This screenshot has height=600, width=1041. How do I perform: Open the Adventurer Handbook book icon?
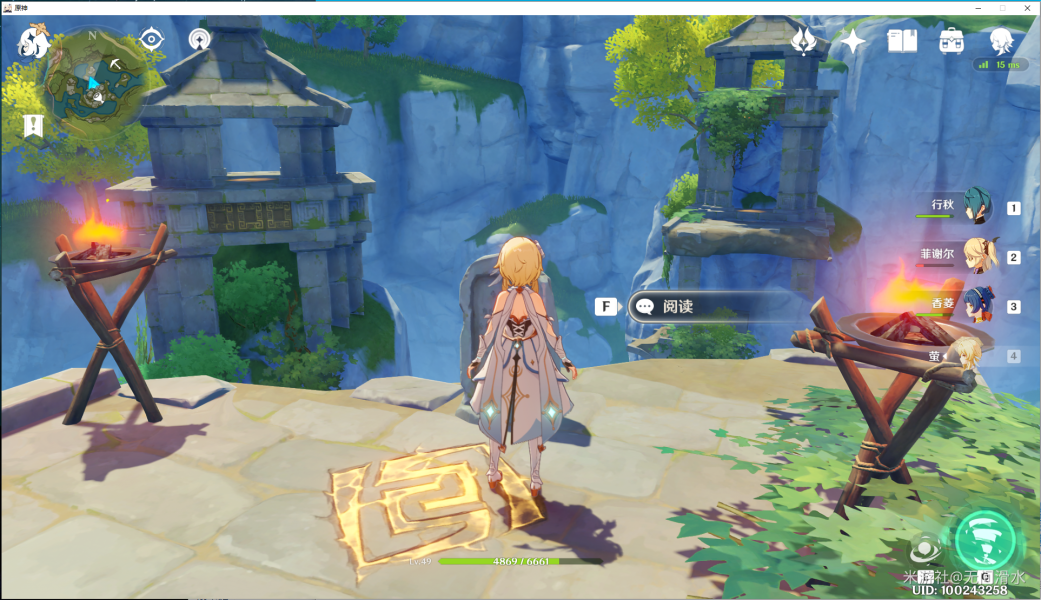(x=902, y=41)
